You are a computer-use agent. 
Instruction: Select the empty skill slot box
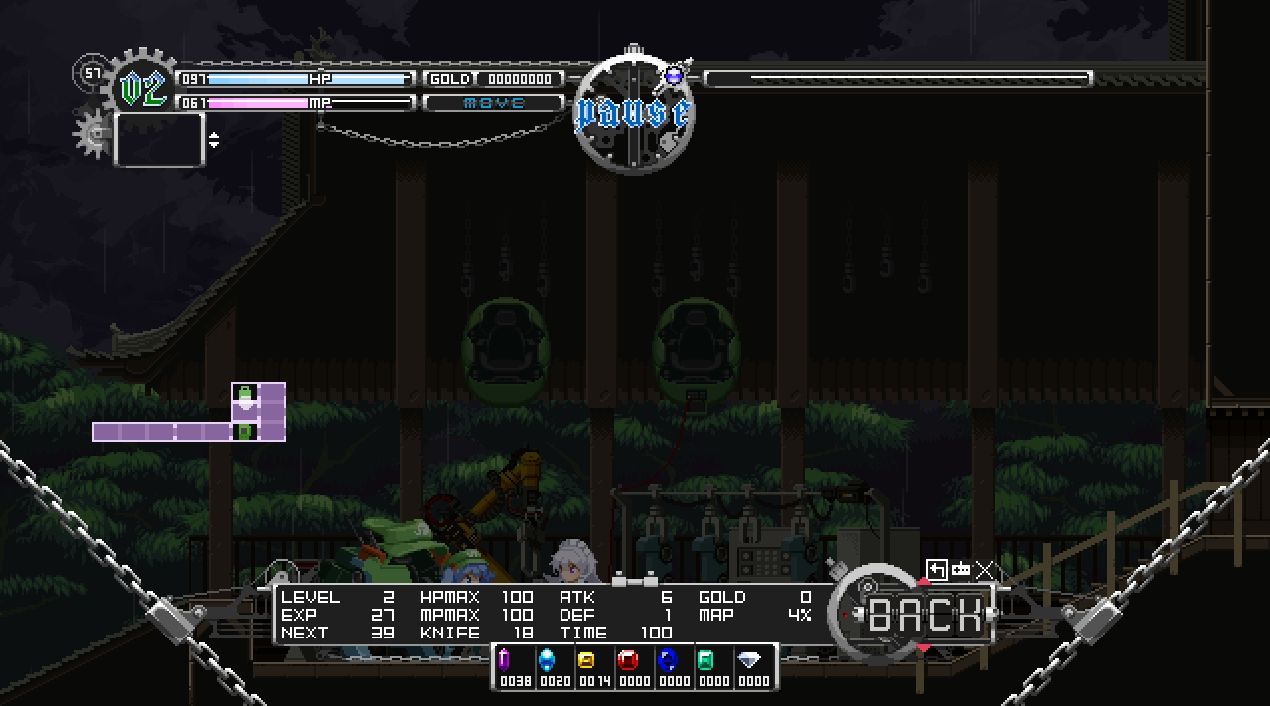click(x=159, y=139)
